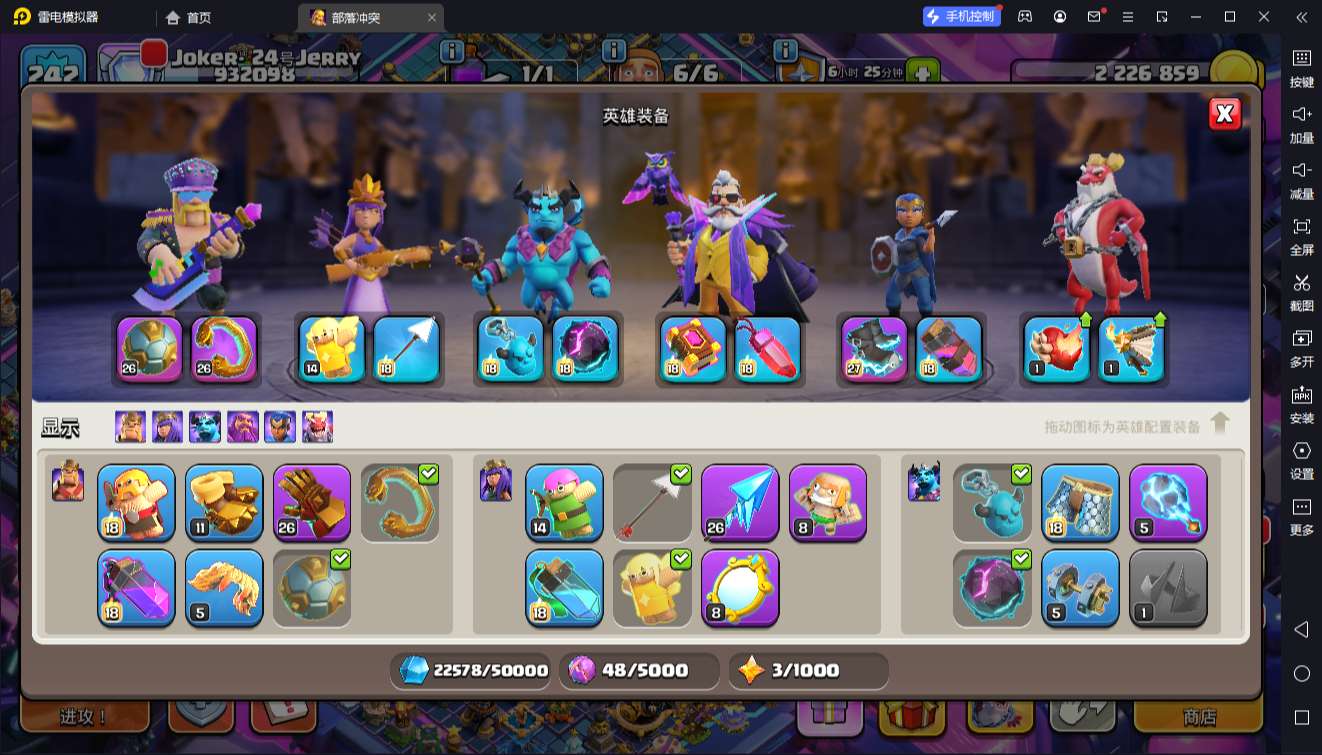This screenshot has height=755, width=1322.
Task: Select the golden Action Mirror equipment
Action: coord(740,588)
